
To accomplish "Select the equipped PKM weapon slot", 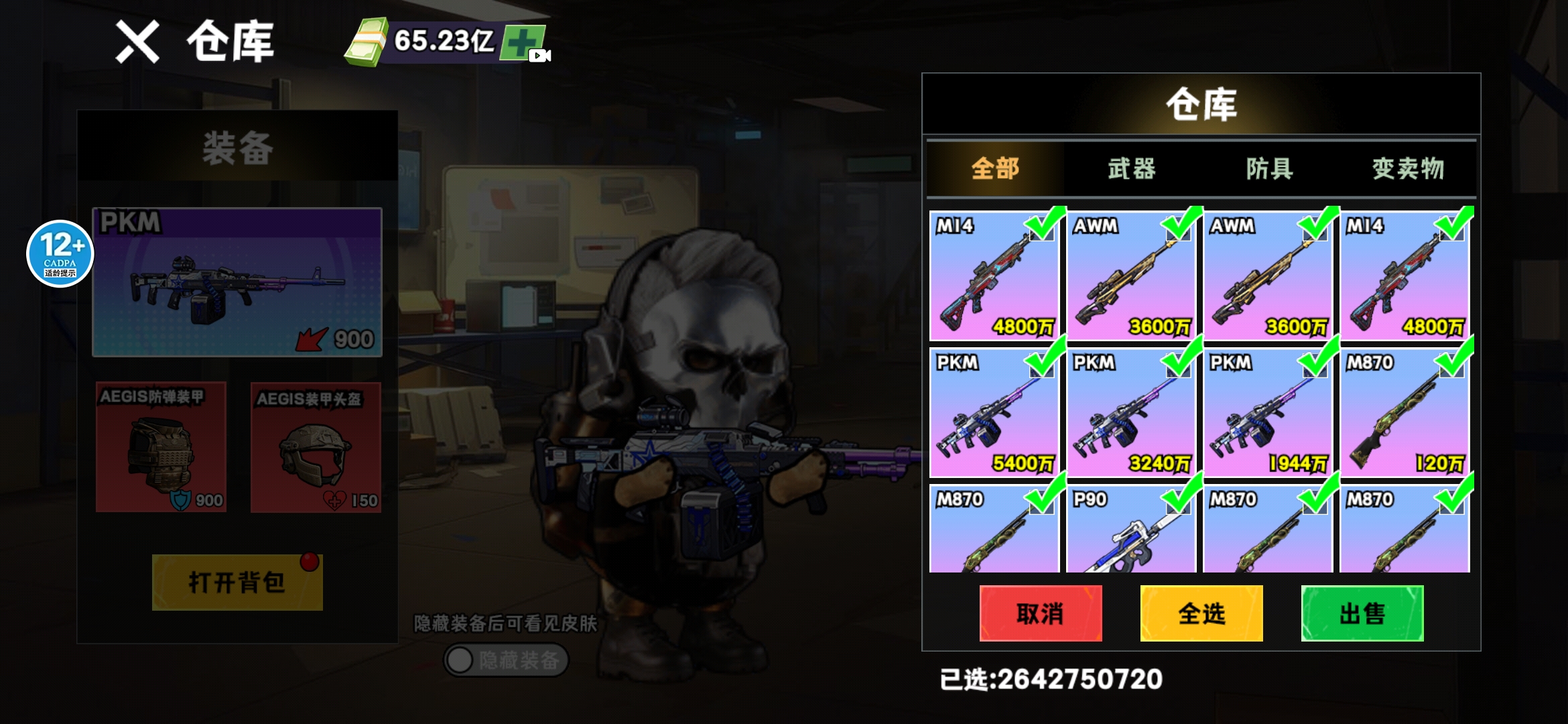I will [x=237, y=282].
